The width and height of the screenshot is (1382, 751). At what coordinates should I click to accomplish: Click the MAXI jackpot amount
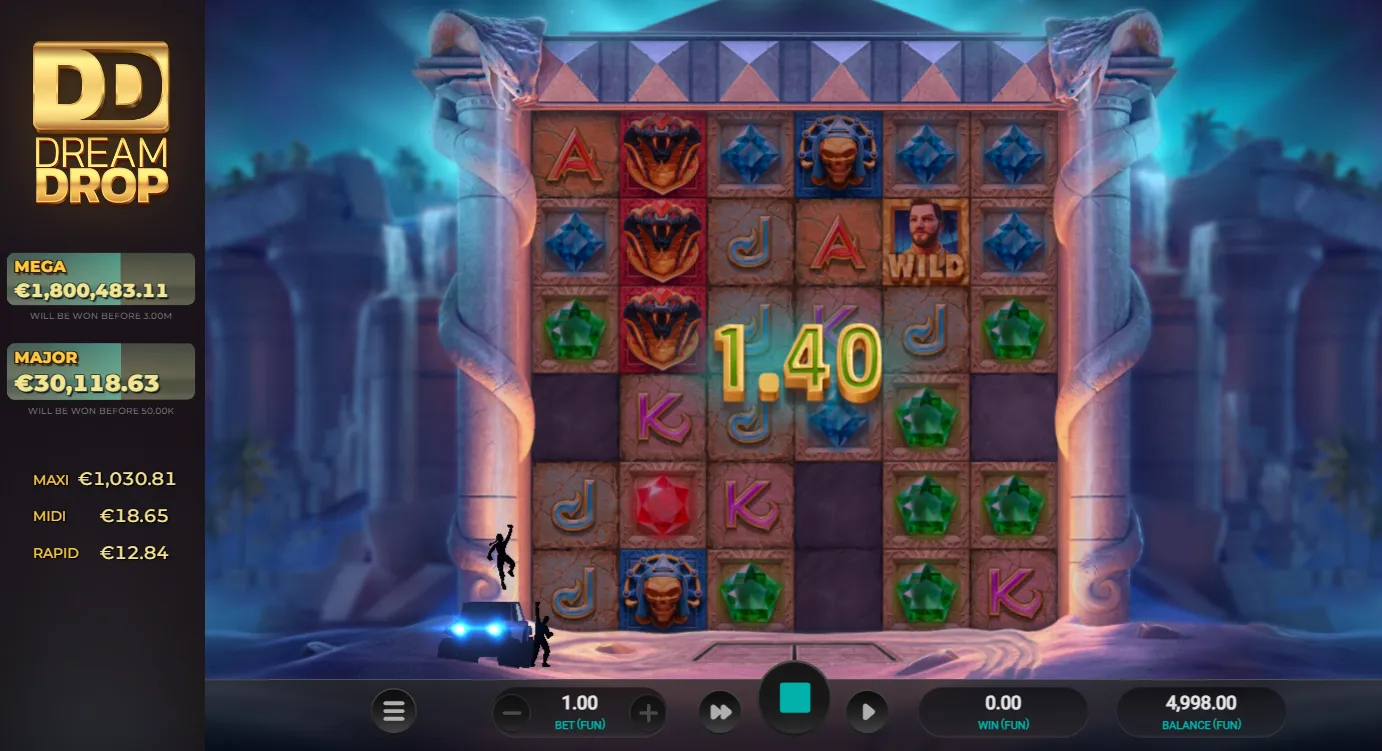127,478
